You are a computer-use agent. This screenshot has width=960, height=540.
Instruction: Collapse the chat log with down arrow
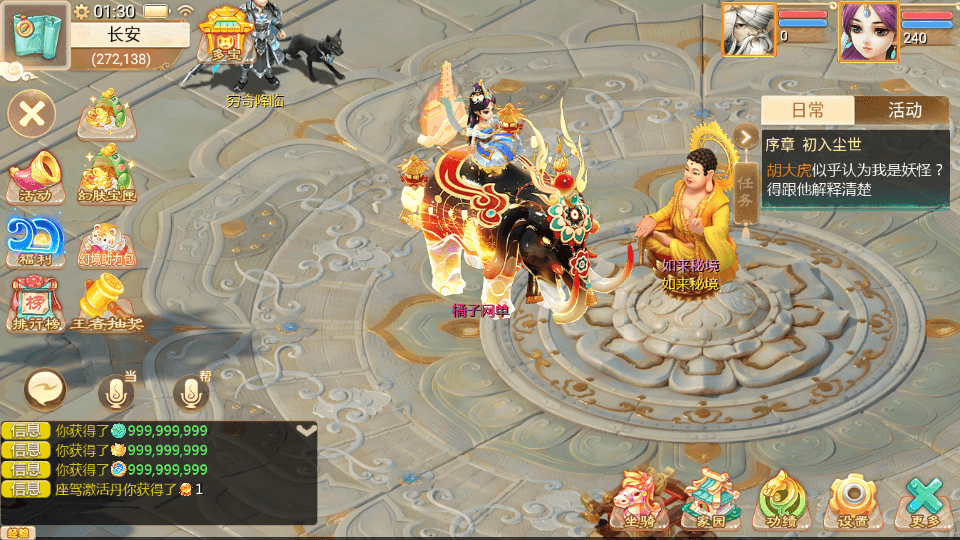[307, 430]
